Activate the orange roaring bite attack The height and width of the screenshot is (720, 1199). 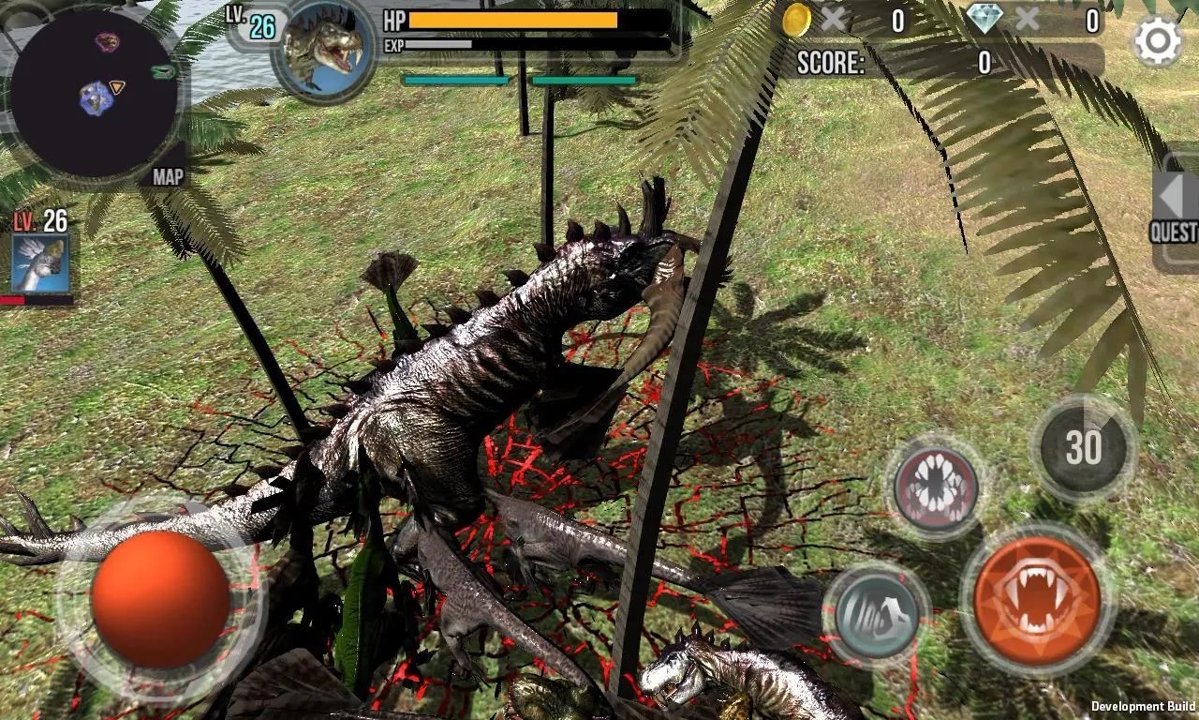pyautogui.click(x=1036, y=599)
